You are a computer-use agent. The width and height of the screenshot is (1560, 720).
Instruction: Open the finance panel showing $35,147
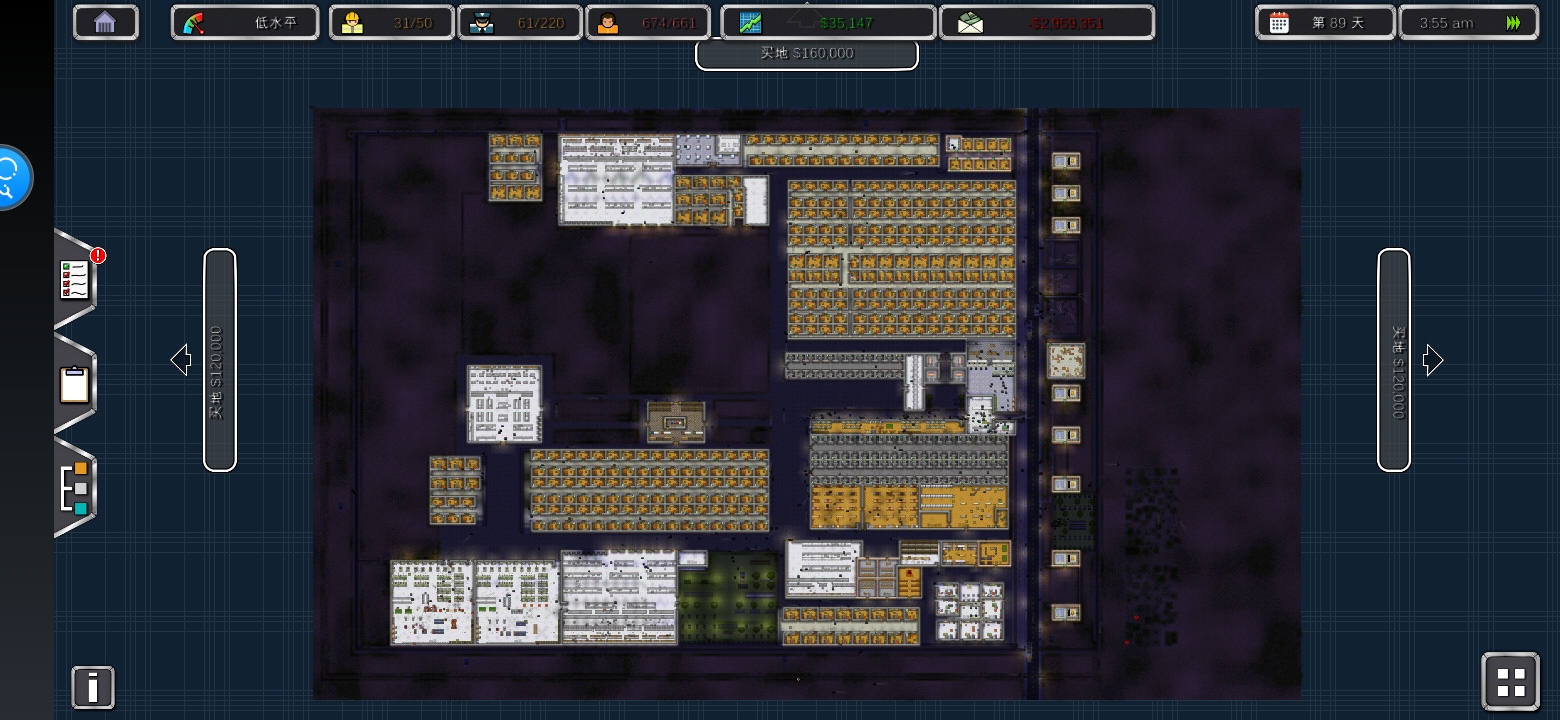point(828,22)
